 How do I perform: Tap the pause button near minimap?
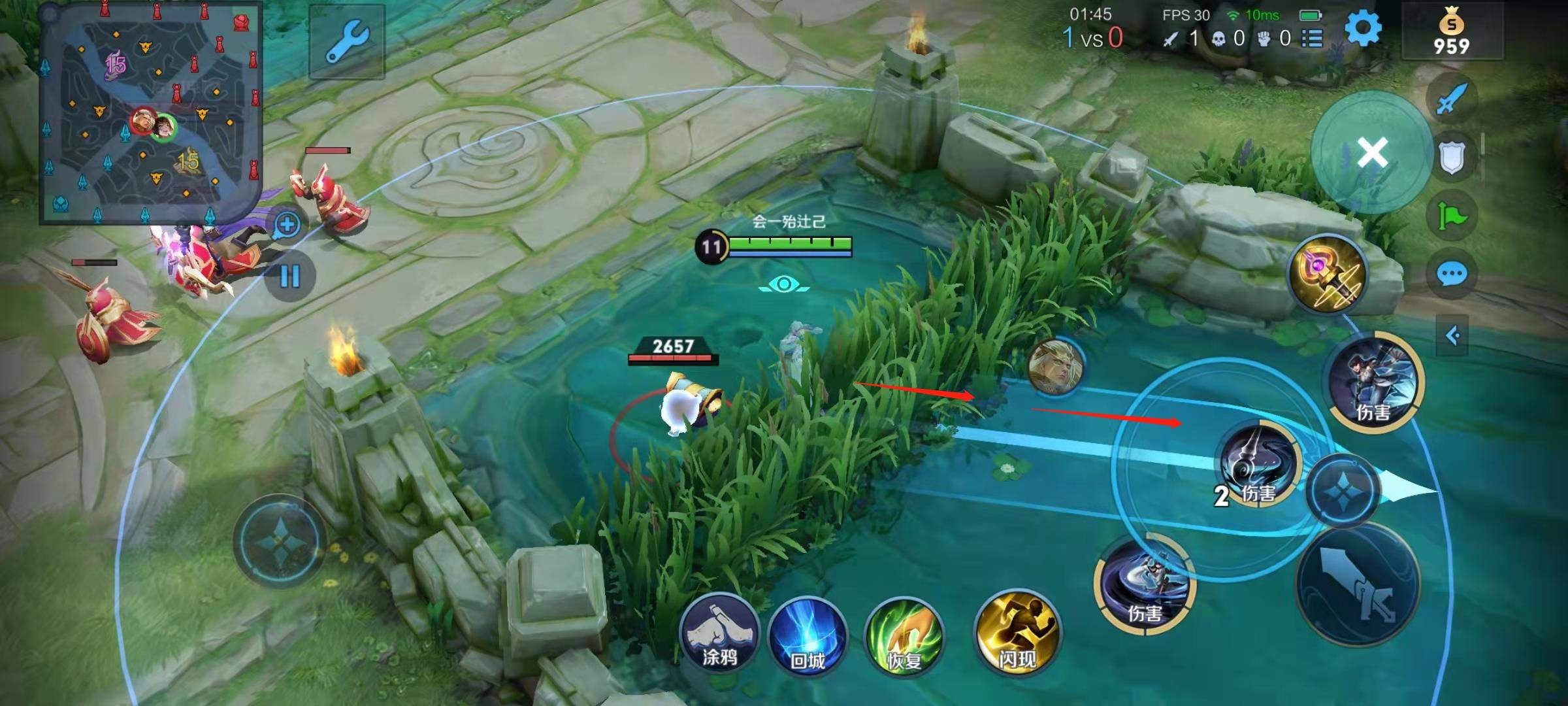pyautogui.click(x=289, y=276)
